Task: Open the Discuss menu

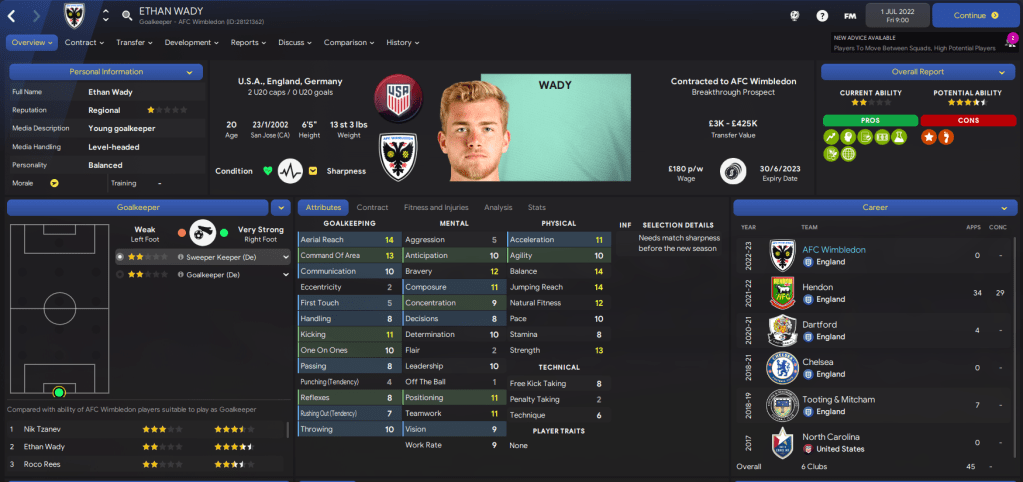Action: [295, 43]
